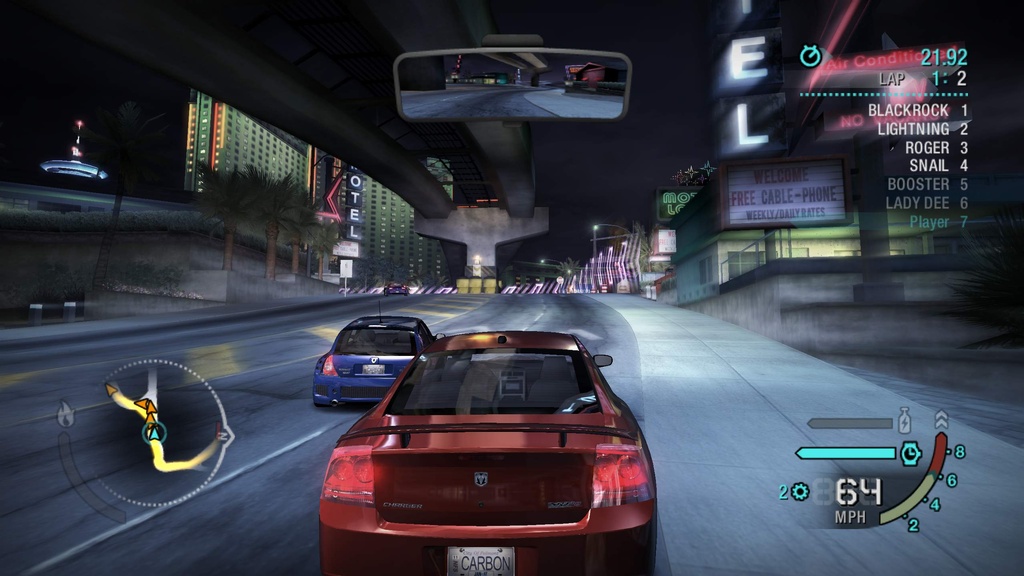The width and height of the screenshot is (1024, 576).
Task: Click the speedbreaker clock icon
Action: (910, 453)
